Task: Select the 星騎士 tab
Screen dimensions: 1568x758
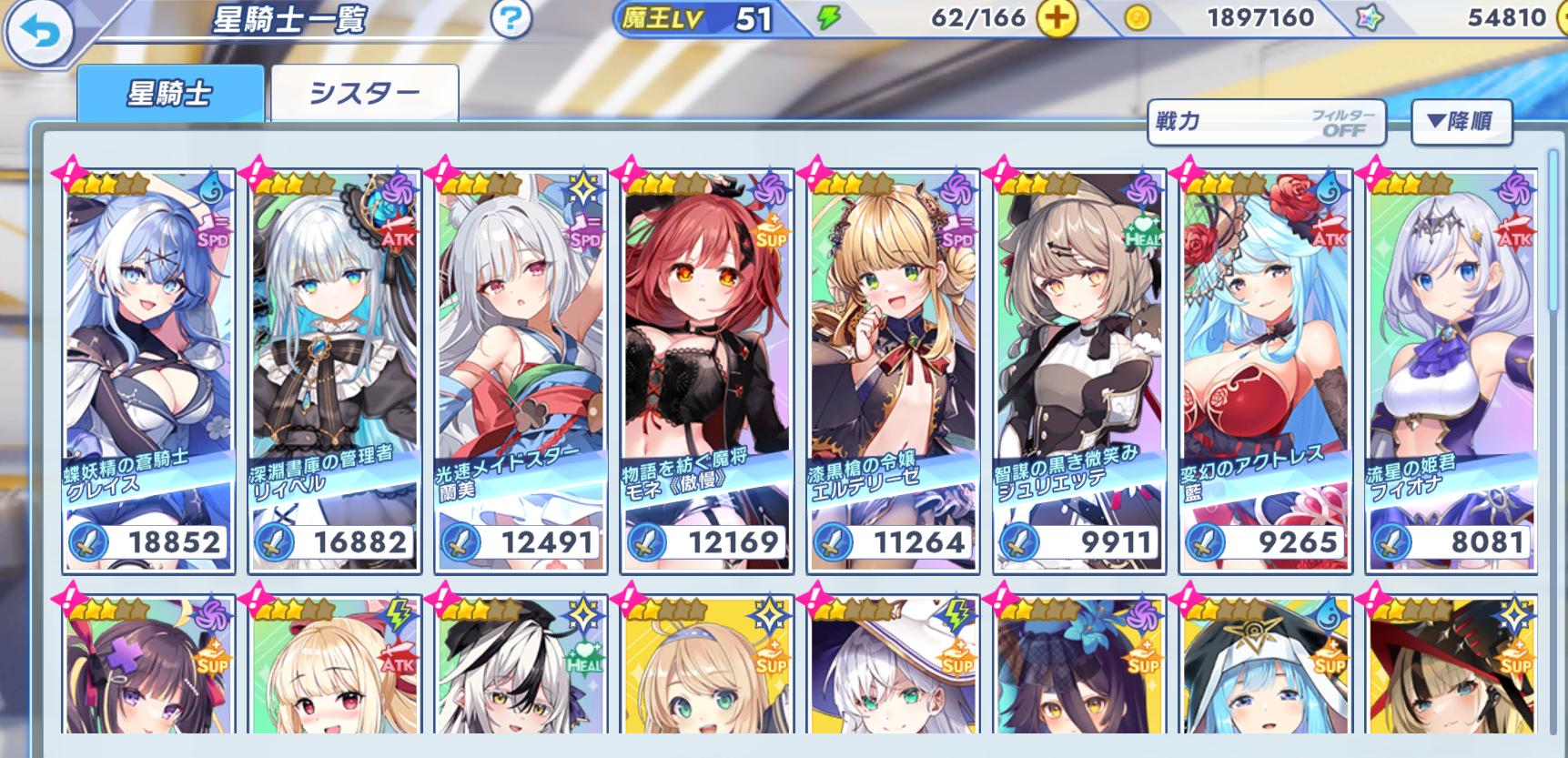Action: pyautogui.click(x=171, y=94)
